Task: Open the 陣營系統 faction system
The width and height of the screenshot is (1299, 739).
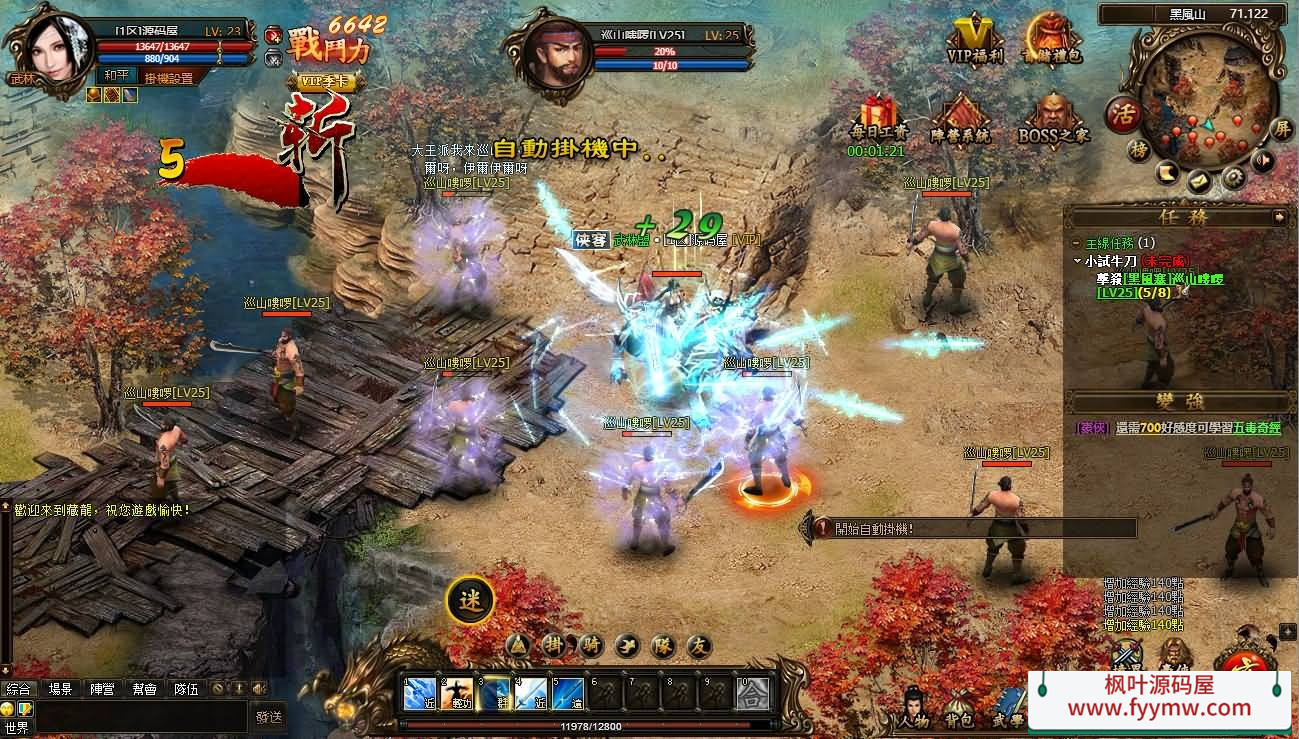Action: click(x=960, y=120)
